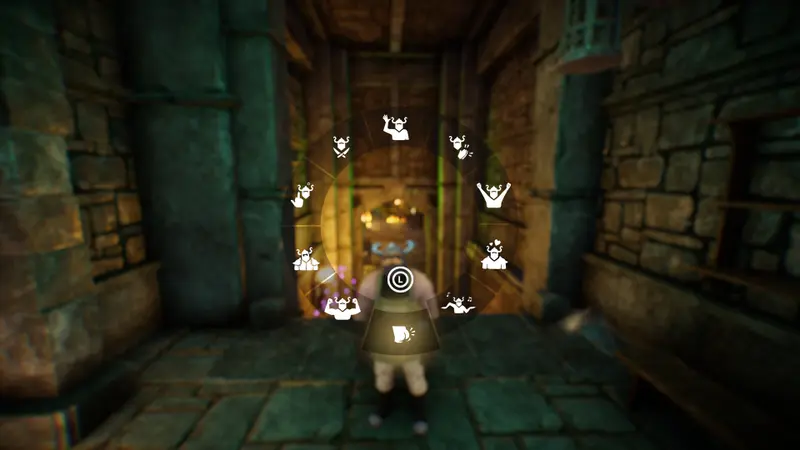800x450 pixels.
Task: Pick the cheering arms-raised emote
Action: (491, 194)
